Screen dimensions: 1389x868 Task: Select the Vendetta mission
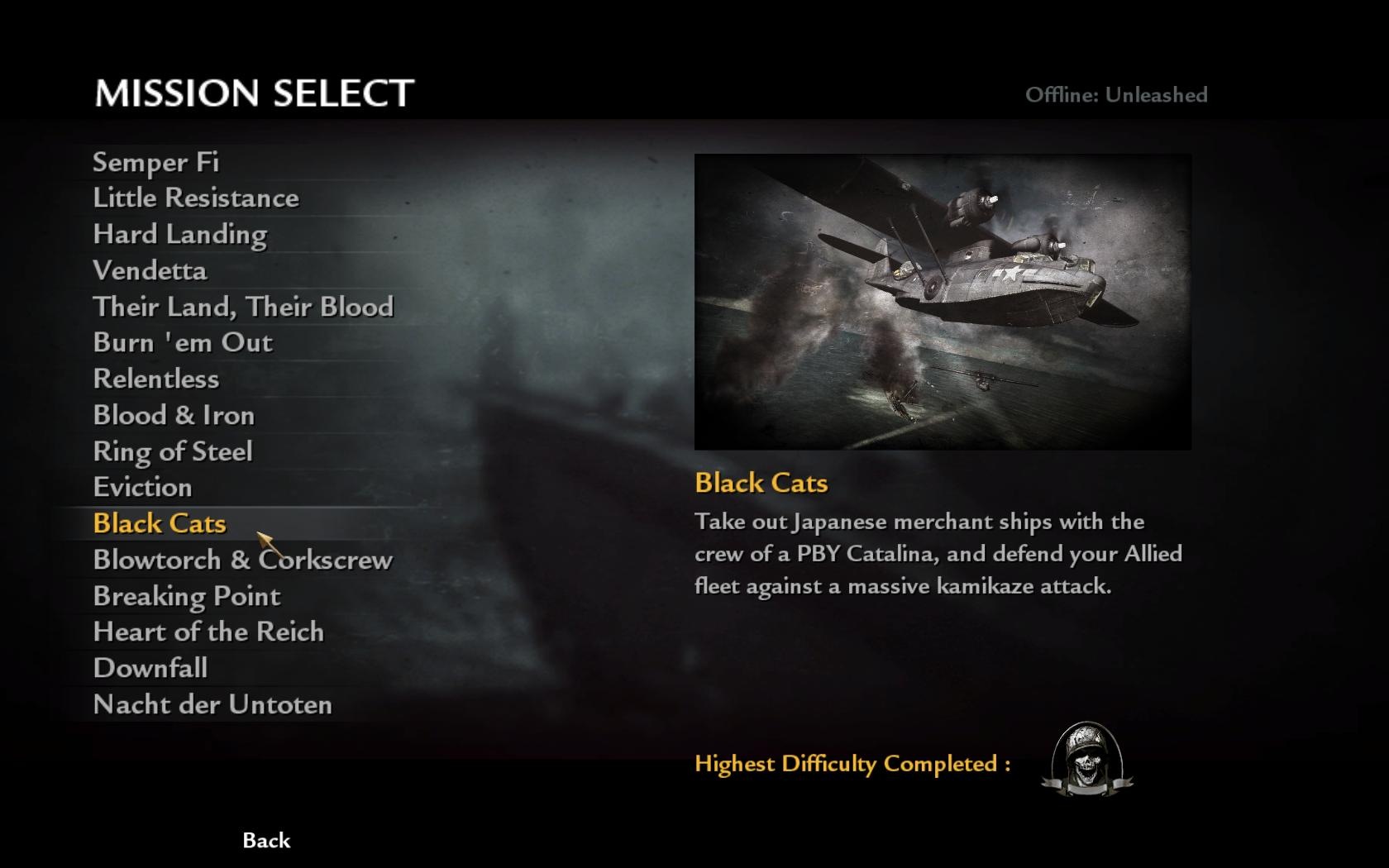coord(150,271)
